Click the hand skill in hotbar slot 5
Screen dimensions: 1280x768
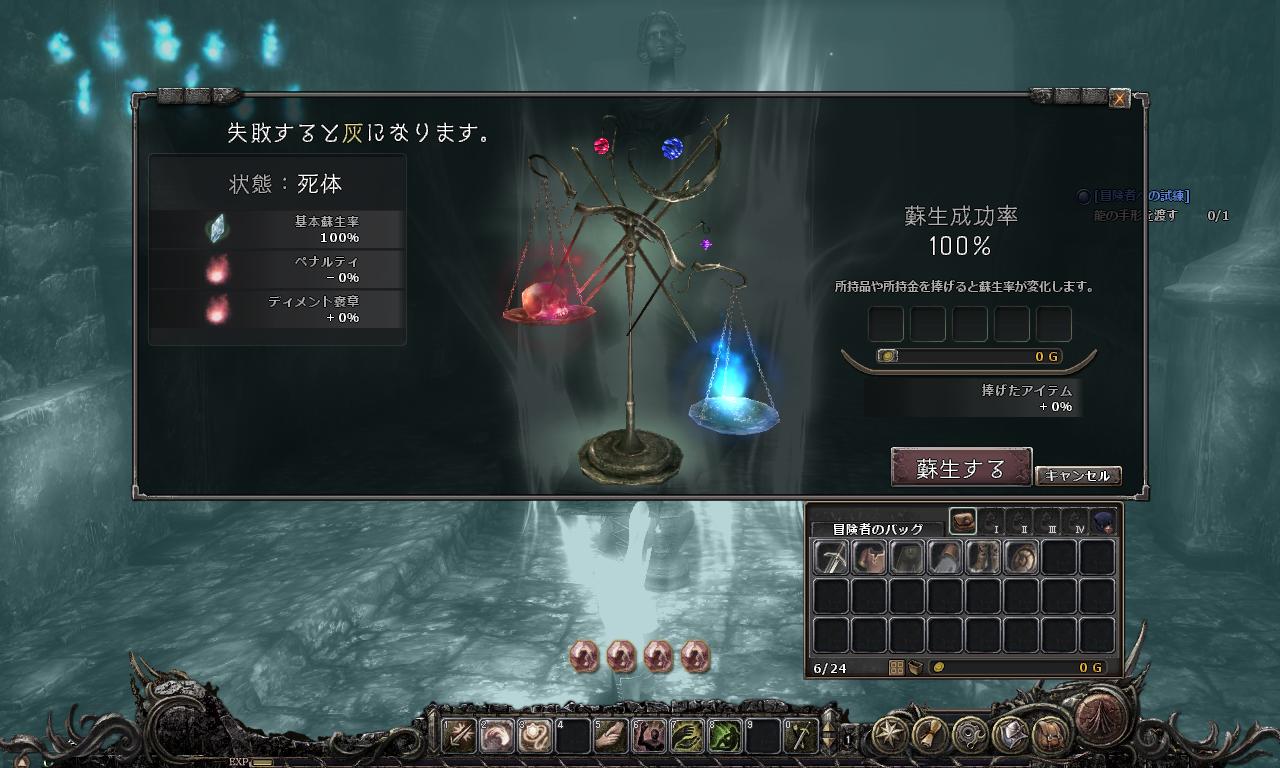pyautogui.click(x=610, y=735)
